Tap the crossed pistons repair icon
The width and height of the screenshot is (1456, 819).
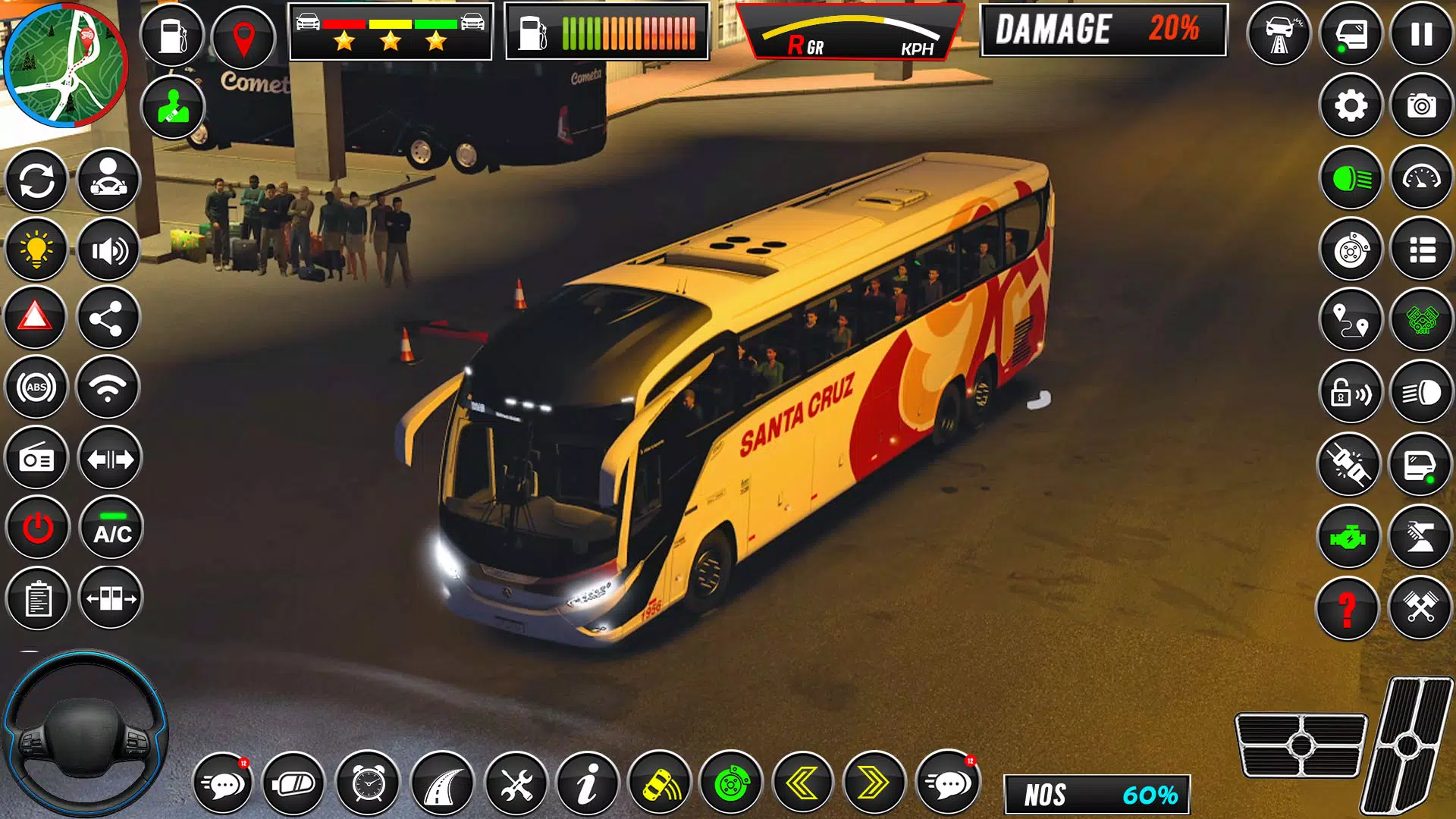pos(1420,605)
